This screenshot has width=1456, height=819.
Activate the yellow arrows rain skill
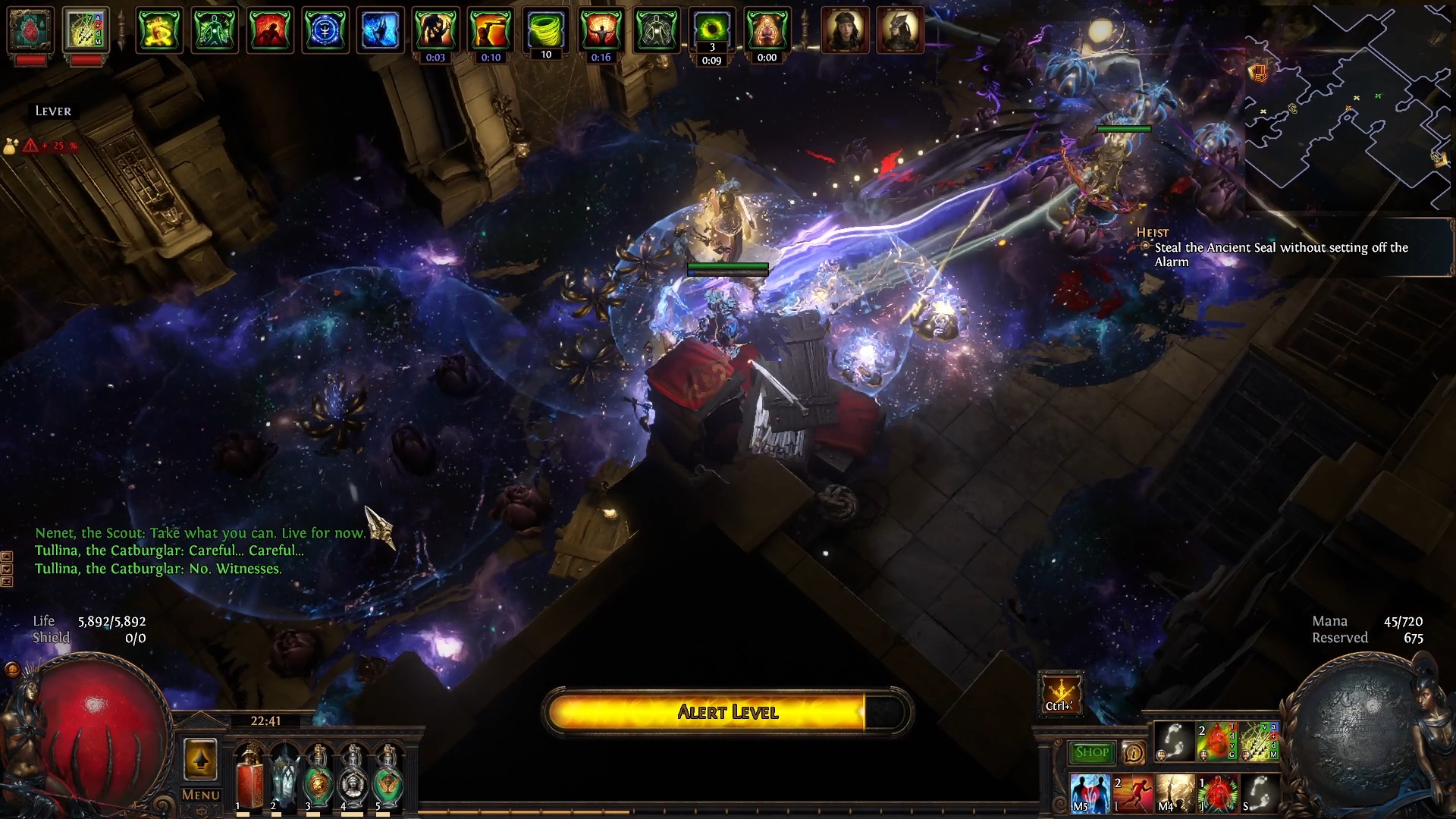click(x=1259, y=741)
